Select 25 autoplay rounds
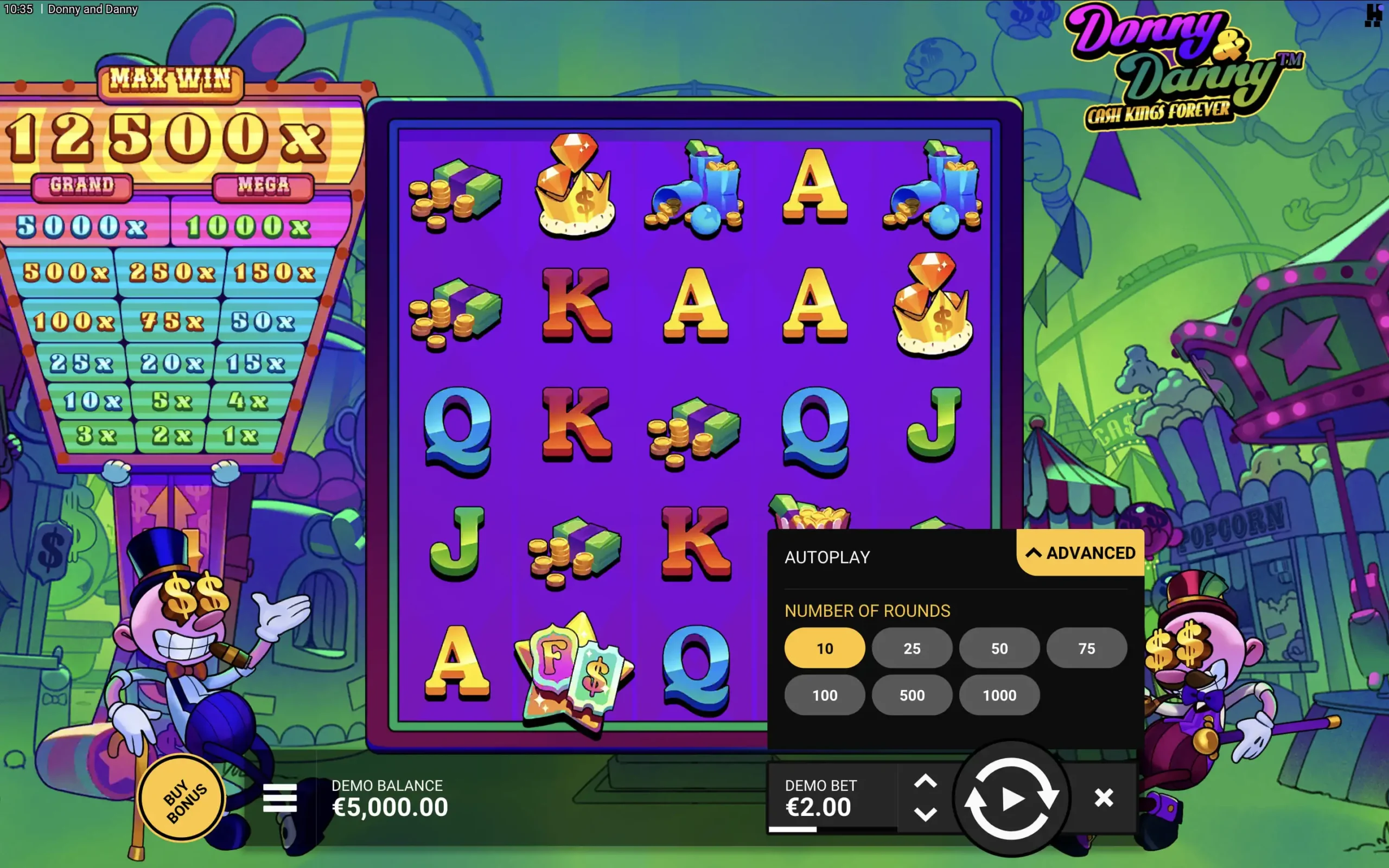This screenshot has height=868, width=1389. click(x=912, y=648)
